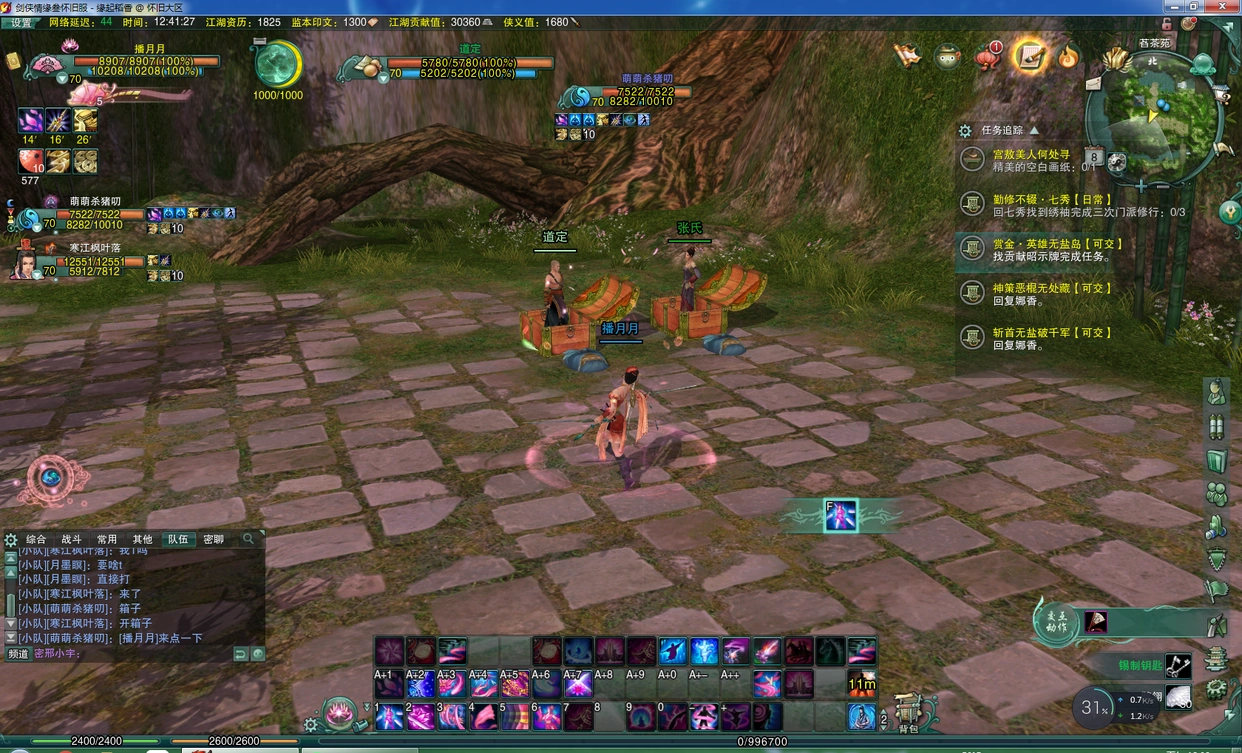The width and height of the screenshot is (1242, 753).
Task: Open the 其他 chat tab
Action: coord(143,539)
